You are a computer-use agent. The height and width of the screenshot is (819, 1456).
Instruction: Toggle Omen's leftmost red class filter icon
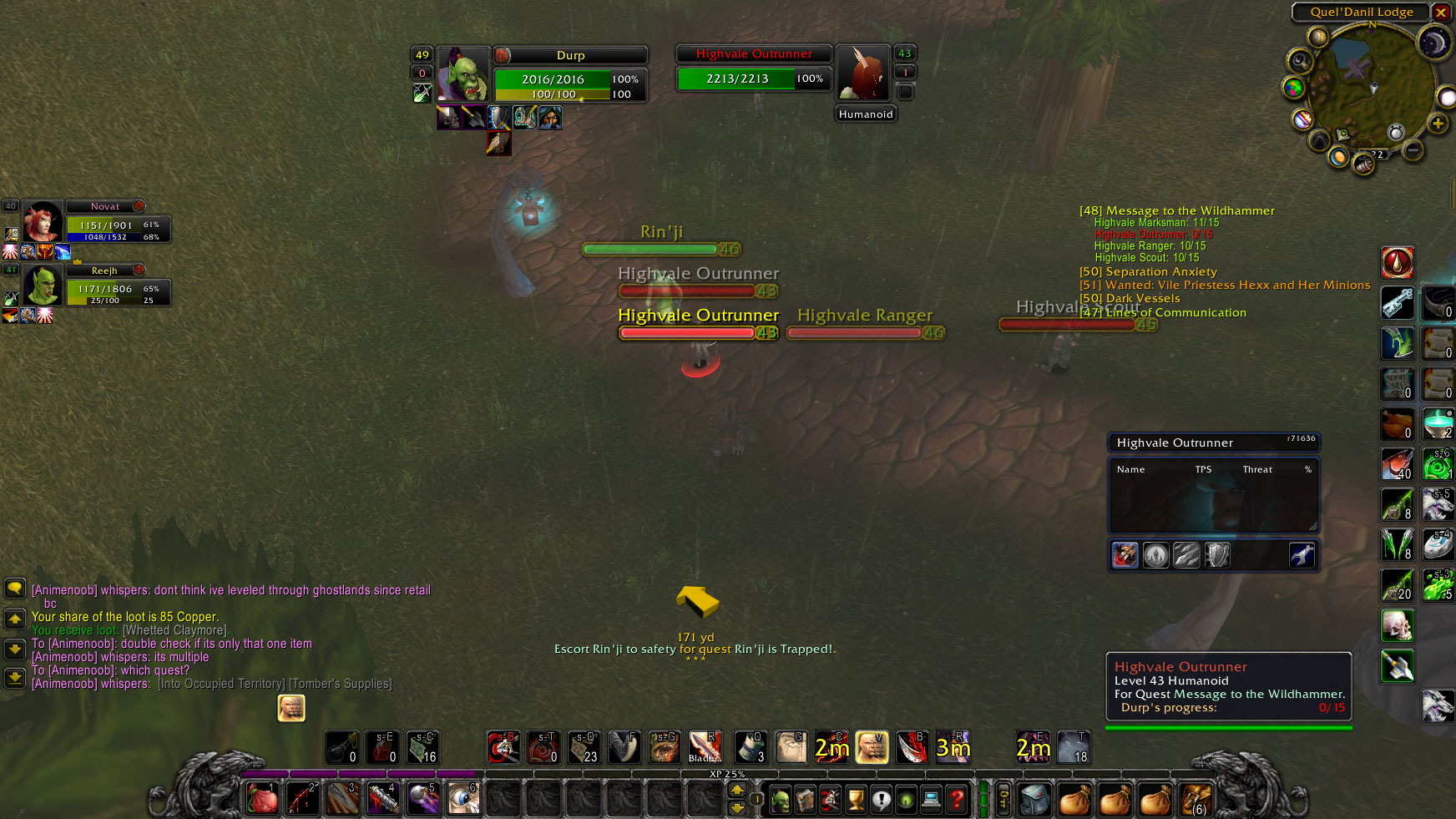(x=1125, y=554)
